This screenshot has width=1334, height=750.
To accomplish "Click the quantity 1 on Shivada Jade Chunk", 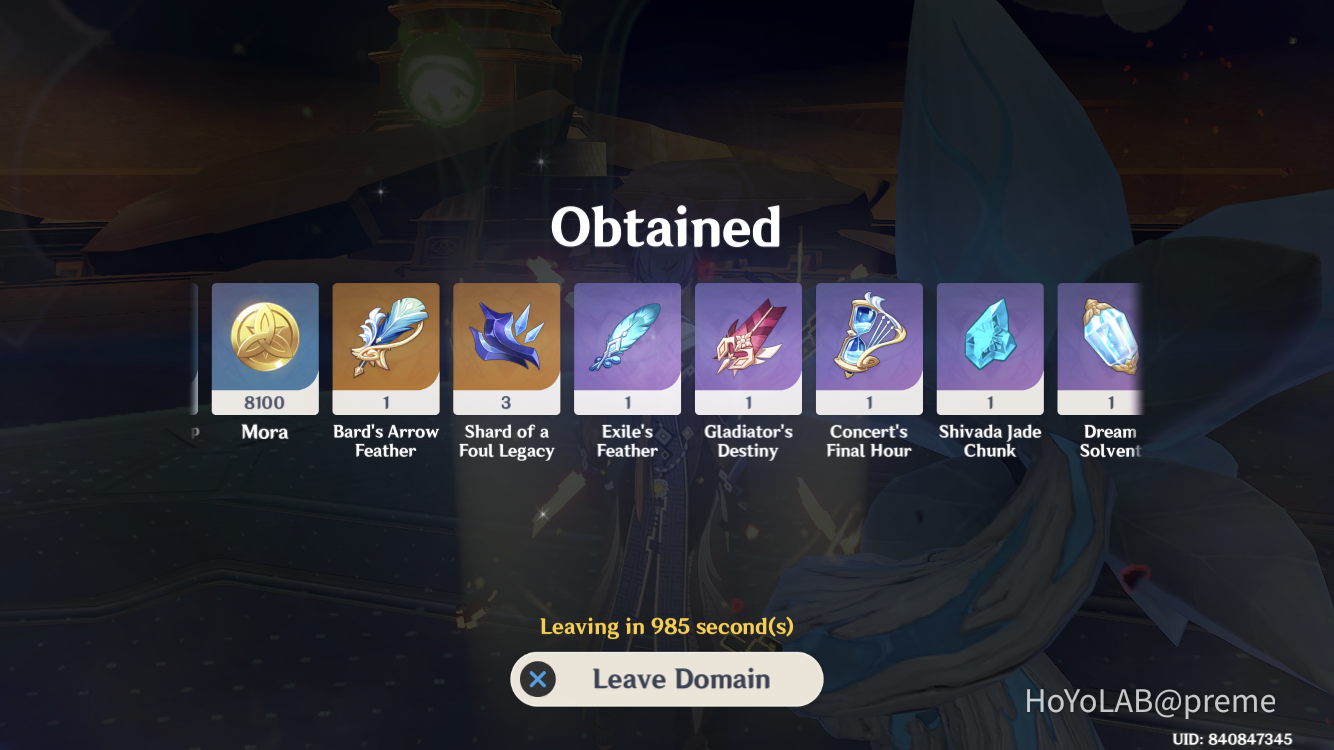I will click(990, 403).
